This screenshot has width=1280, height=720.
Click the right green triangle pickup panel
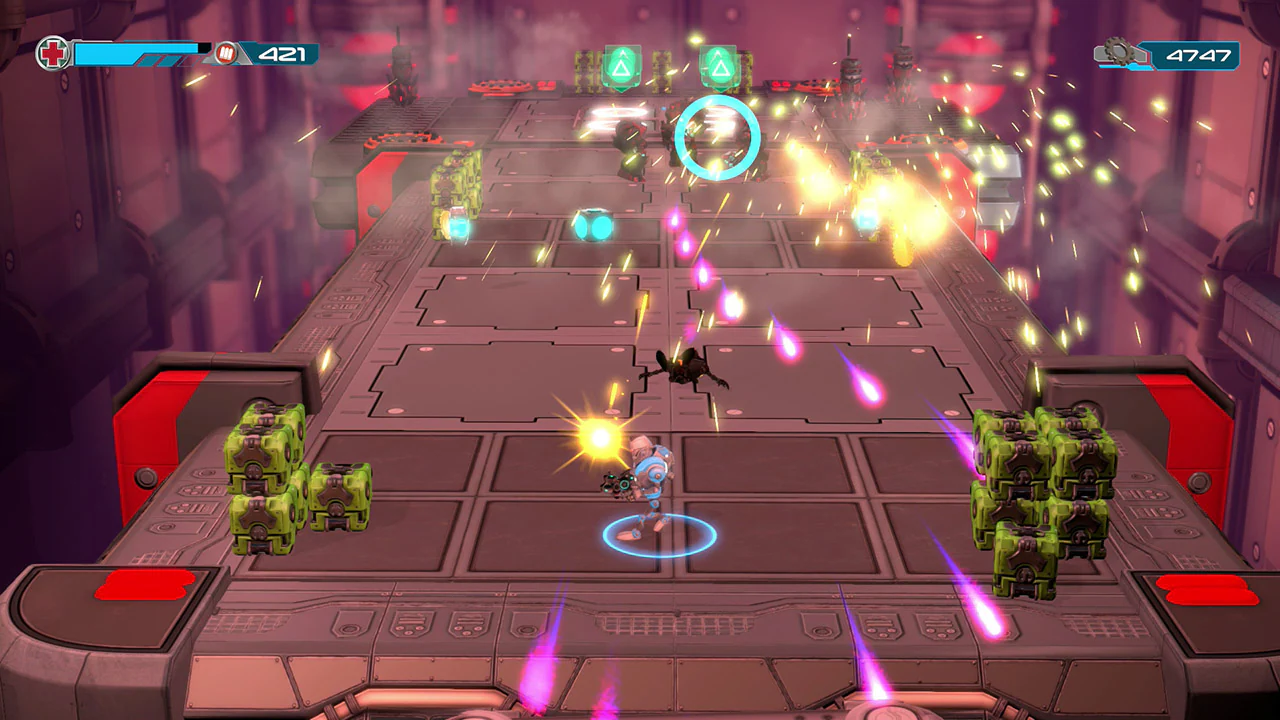[x=718, y=68]
